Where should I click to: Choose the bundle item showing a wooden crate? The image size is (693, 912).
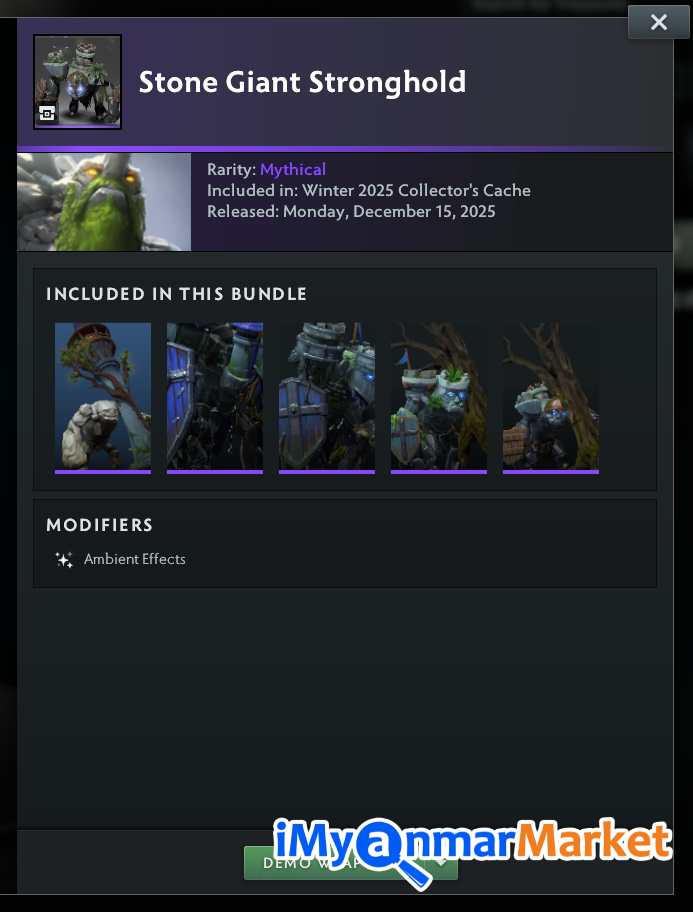click(551, 396)
